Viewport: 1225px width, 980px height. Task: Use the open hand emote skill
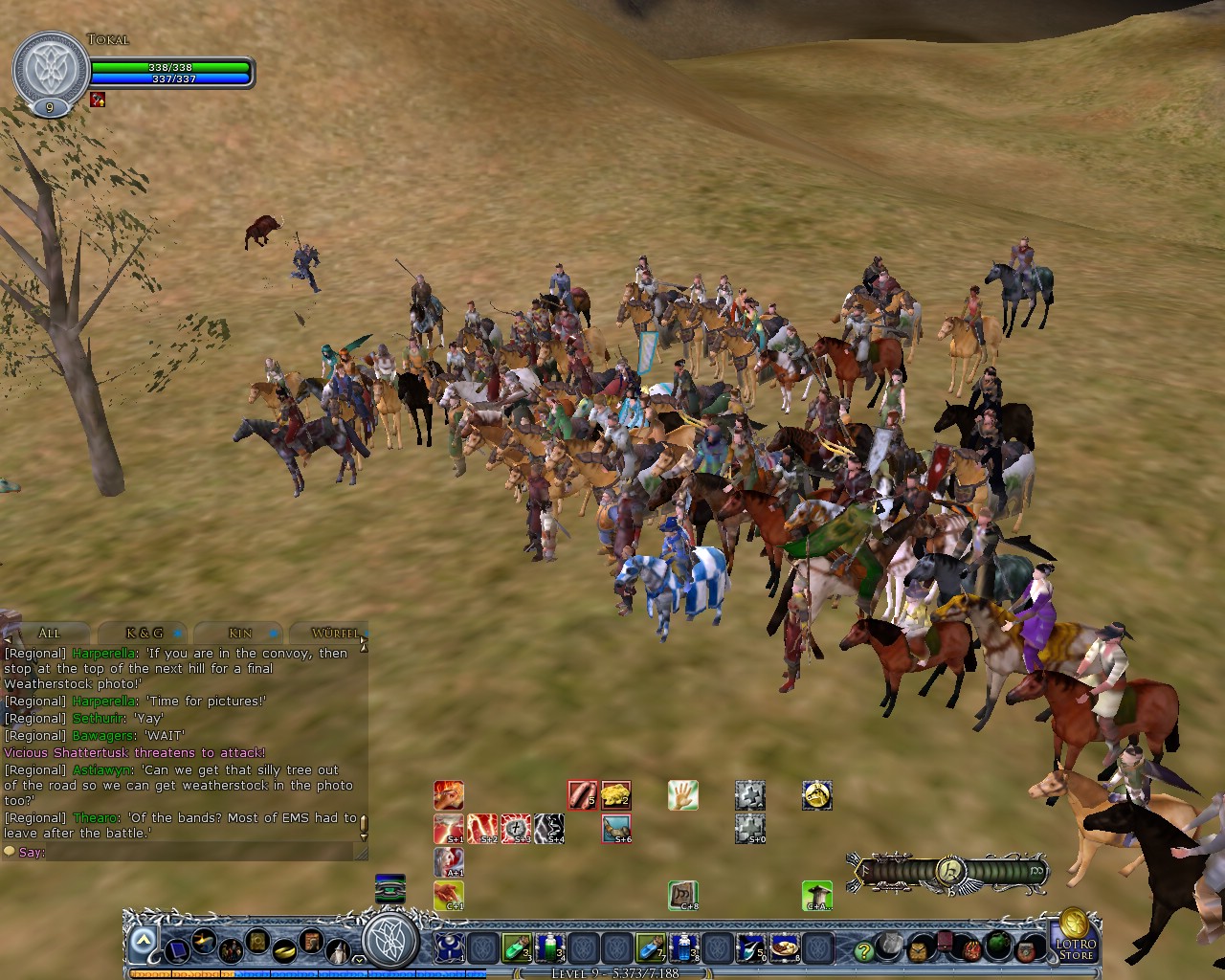pos(682,796)
